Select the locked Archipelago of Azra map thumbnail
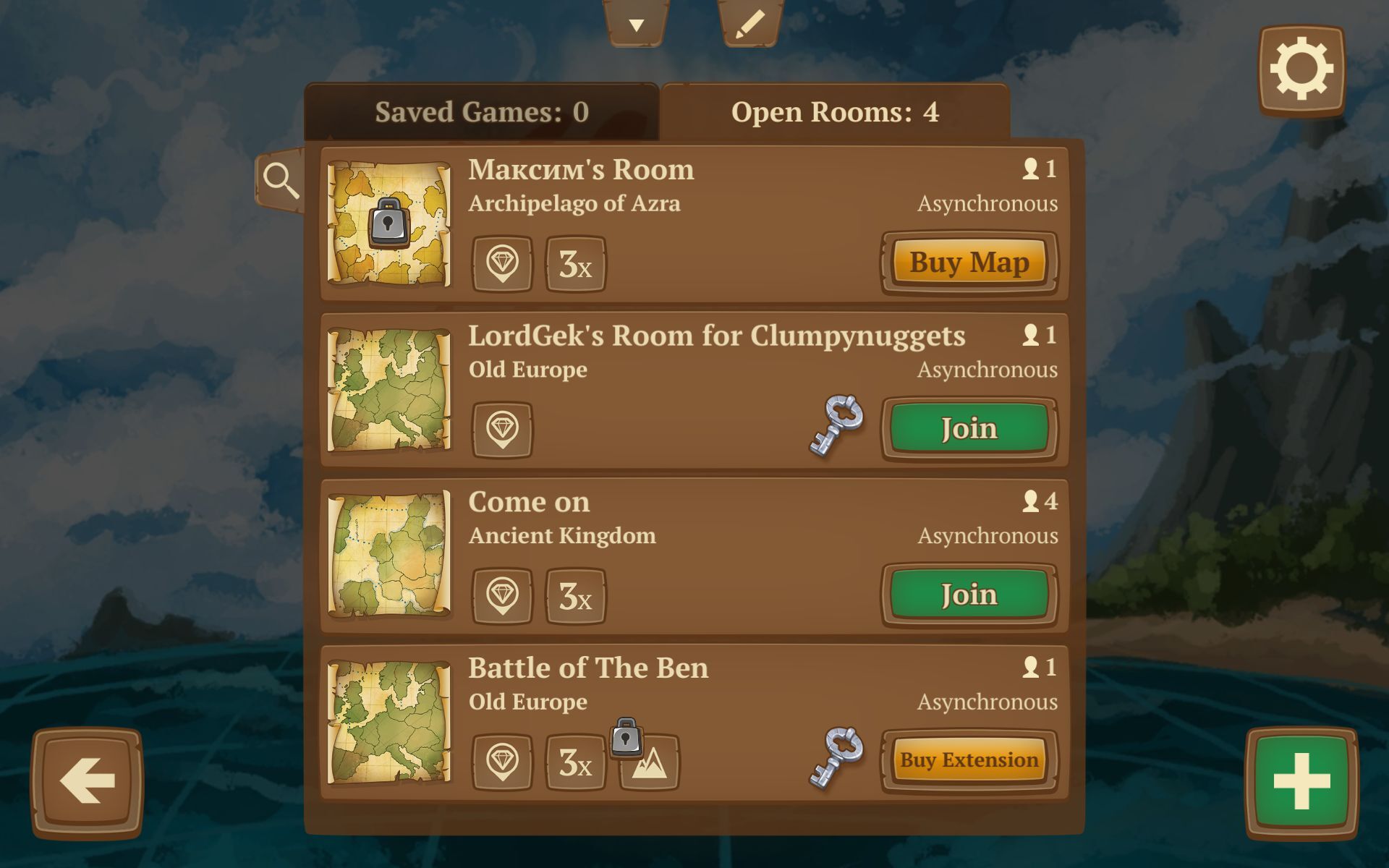The height and width of the screenshot is (868, 1389). 389,224
